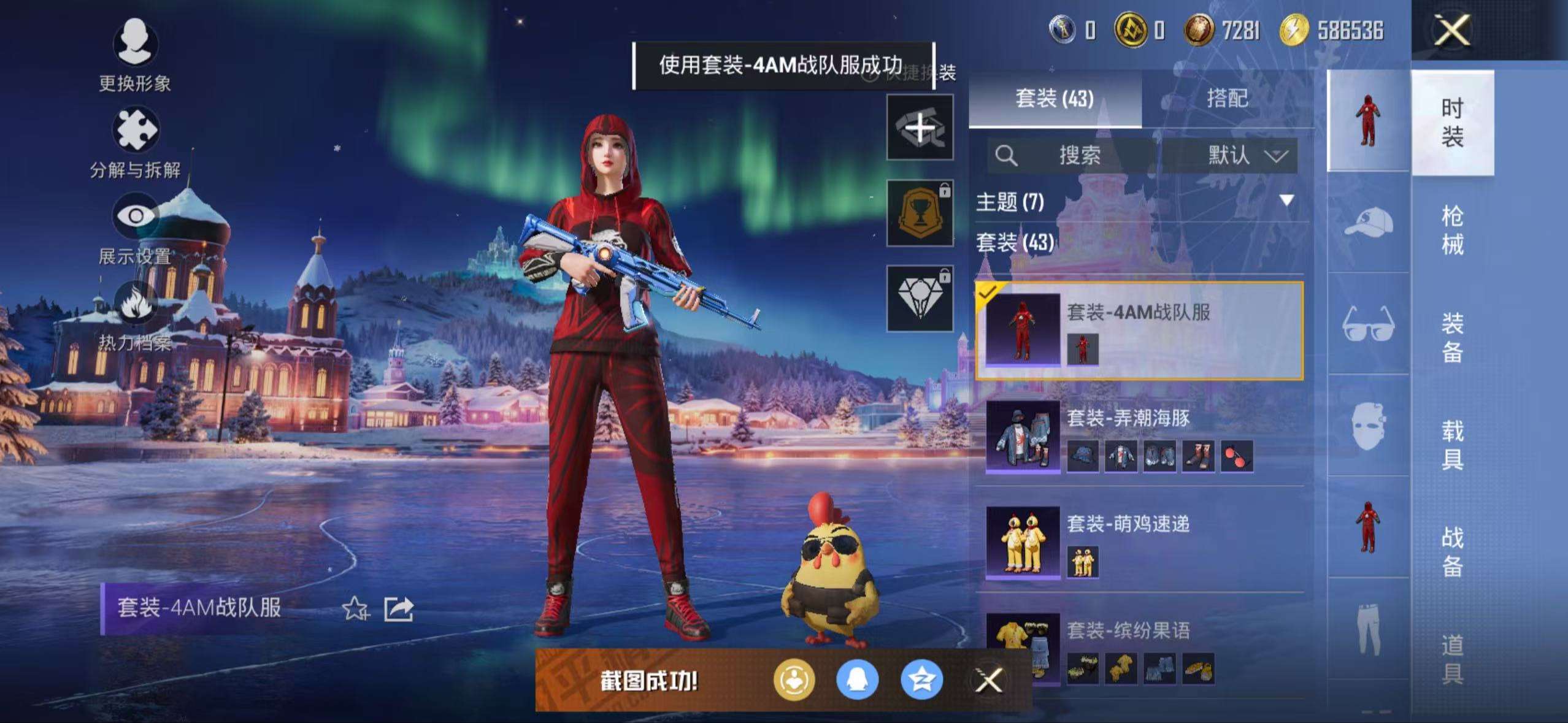Select the cap headwear slot icon
The image size is (1568, 723).
coord(1368,223)
